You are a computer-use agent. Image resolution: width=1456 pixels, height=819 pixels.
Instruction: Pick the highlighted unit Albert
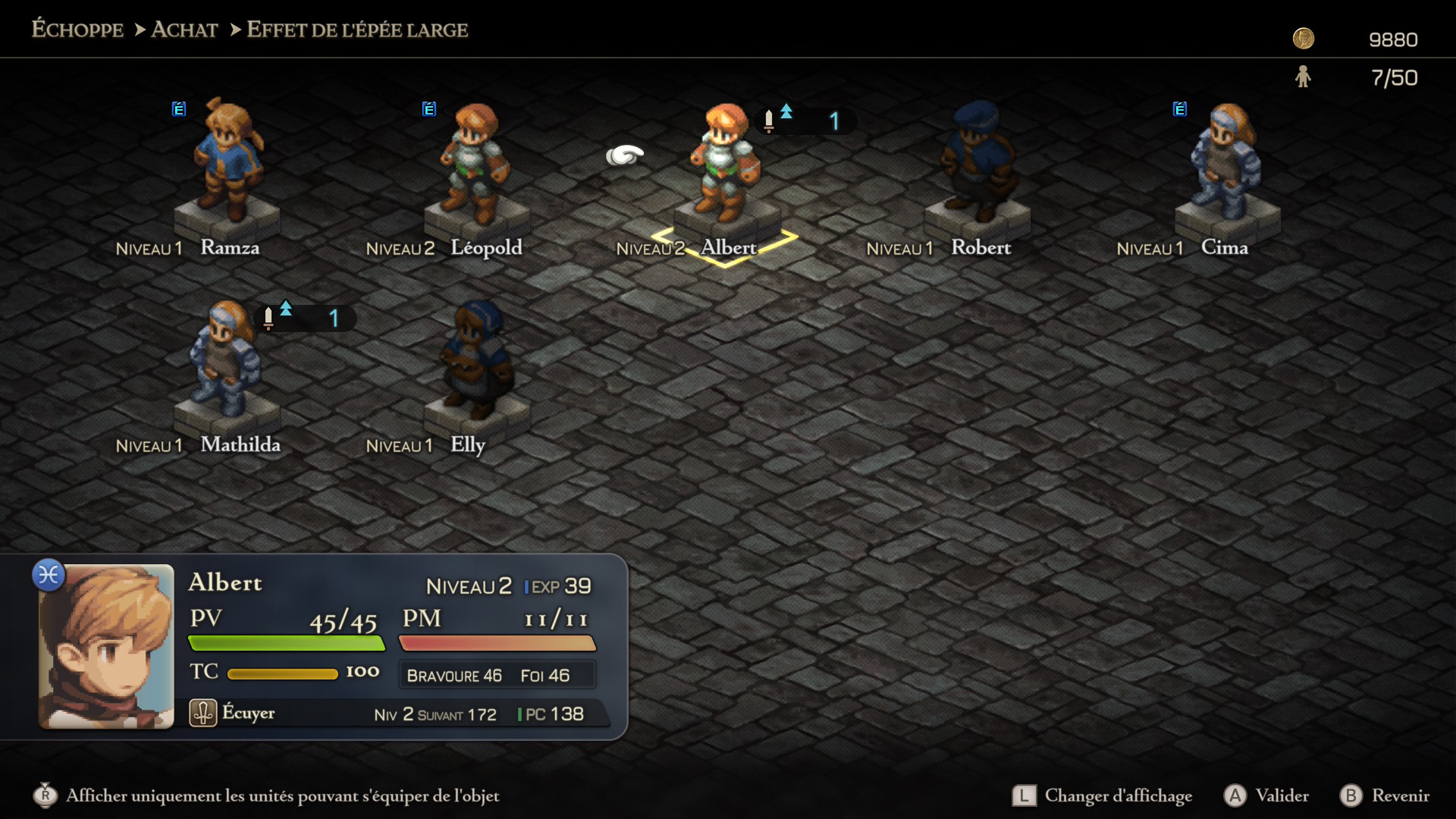(725, 163)
